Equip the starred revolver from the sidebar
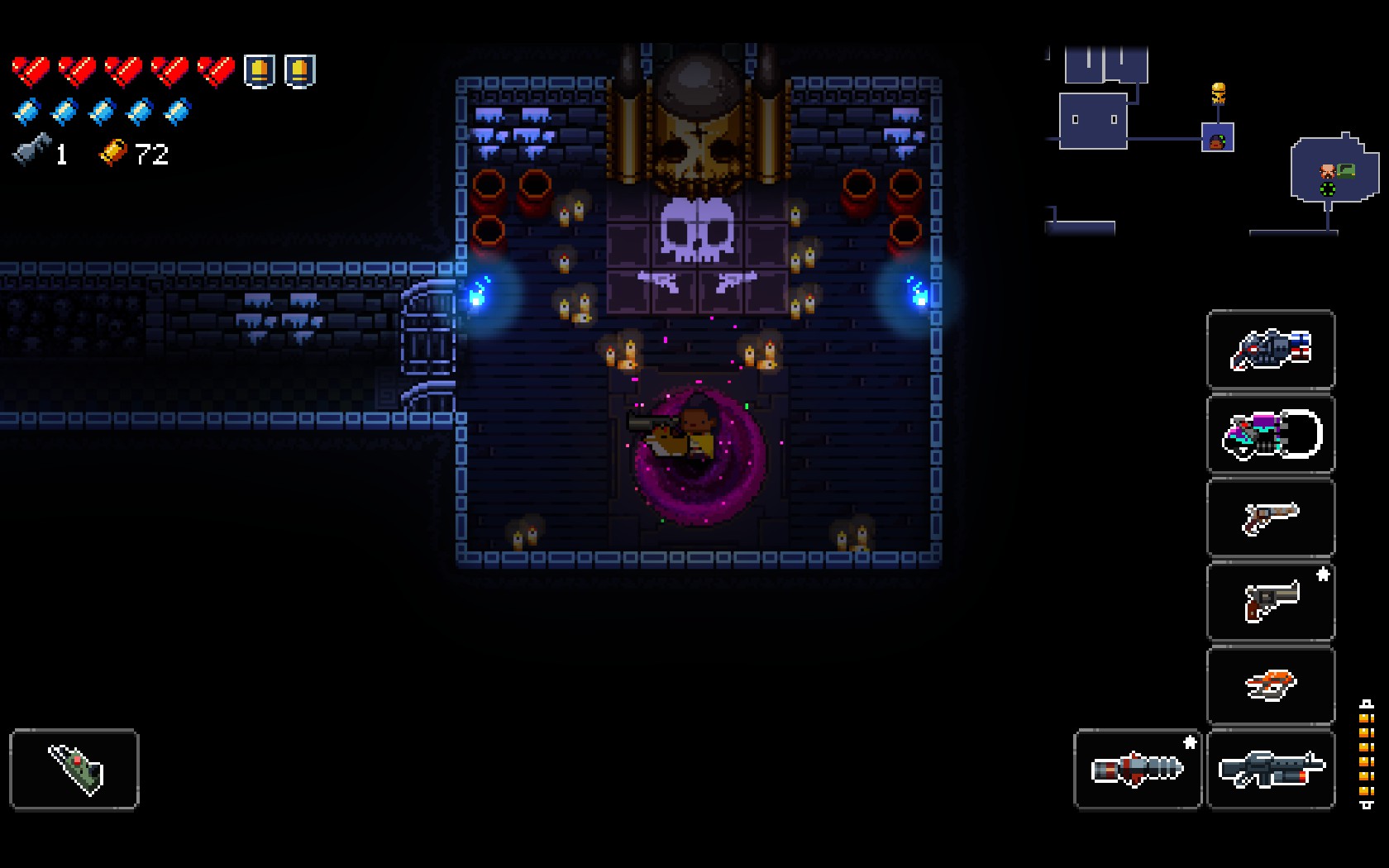 click(1271, 601)
